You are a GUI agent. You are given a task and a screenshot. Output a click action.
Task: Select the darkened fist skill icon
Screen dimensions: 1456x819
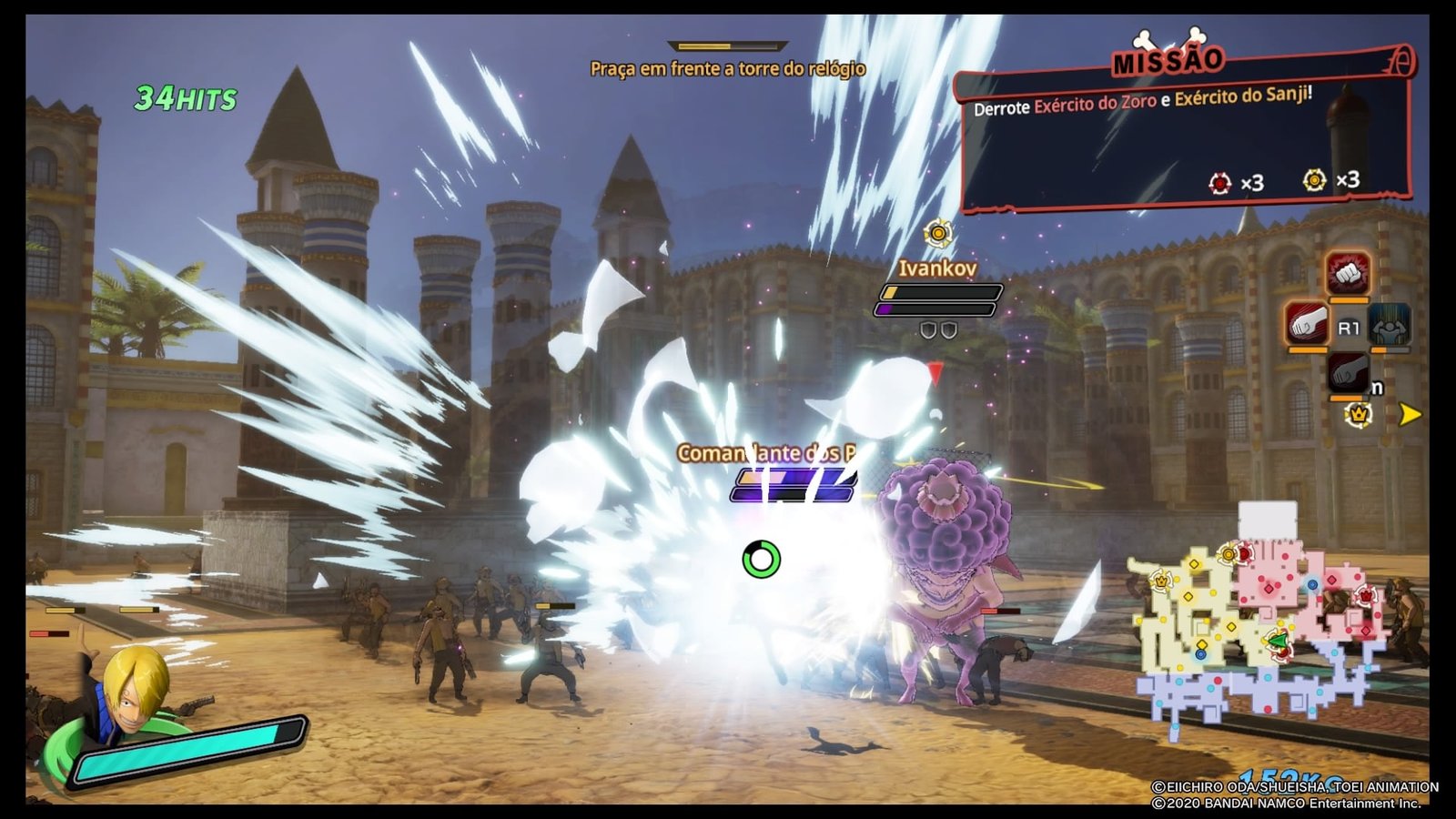pyautogui.click(x=1348, y=373)
